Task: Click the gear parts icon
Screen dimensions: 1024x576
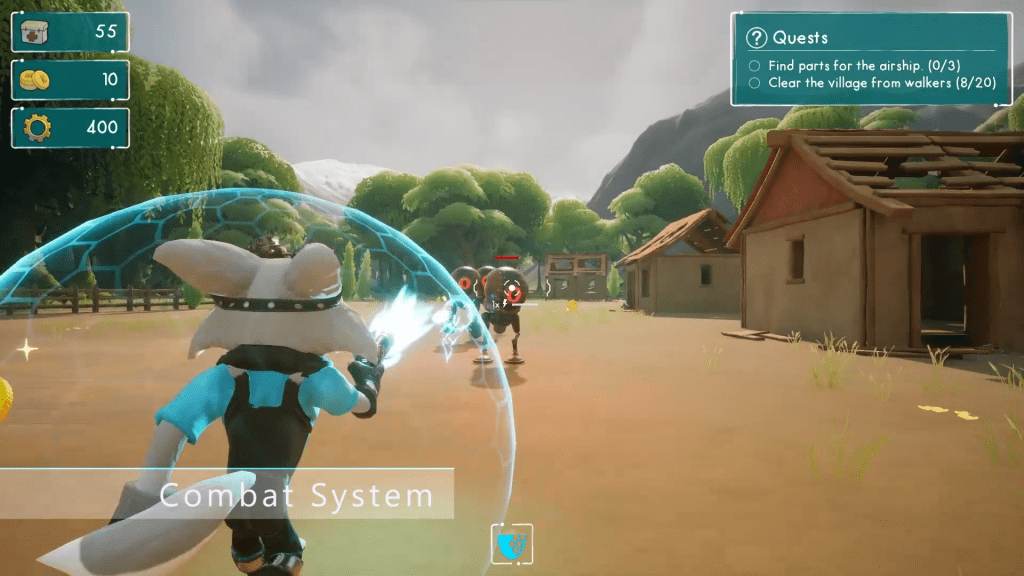Action: pyautogui.click(x=36, y=128)
